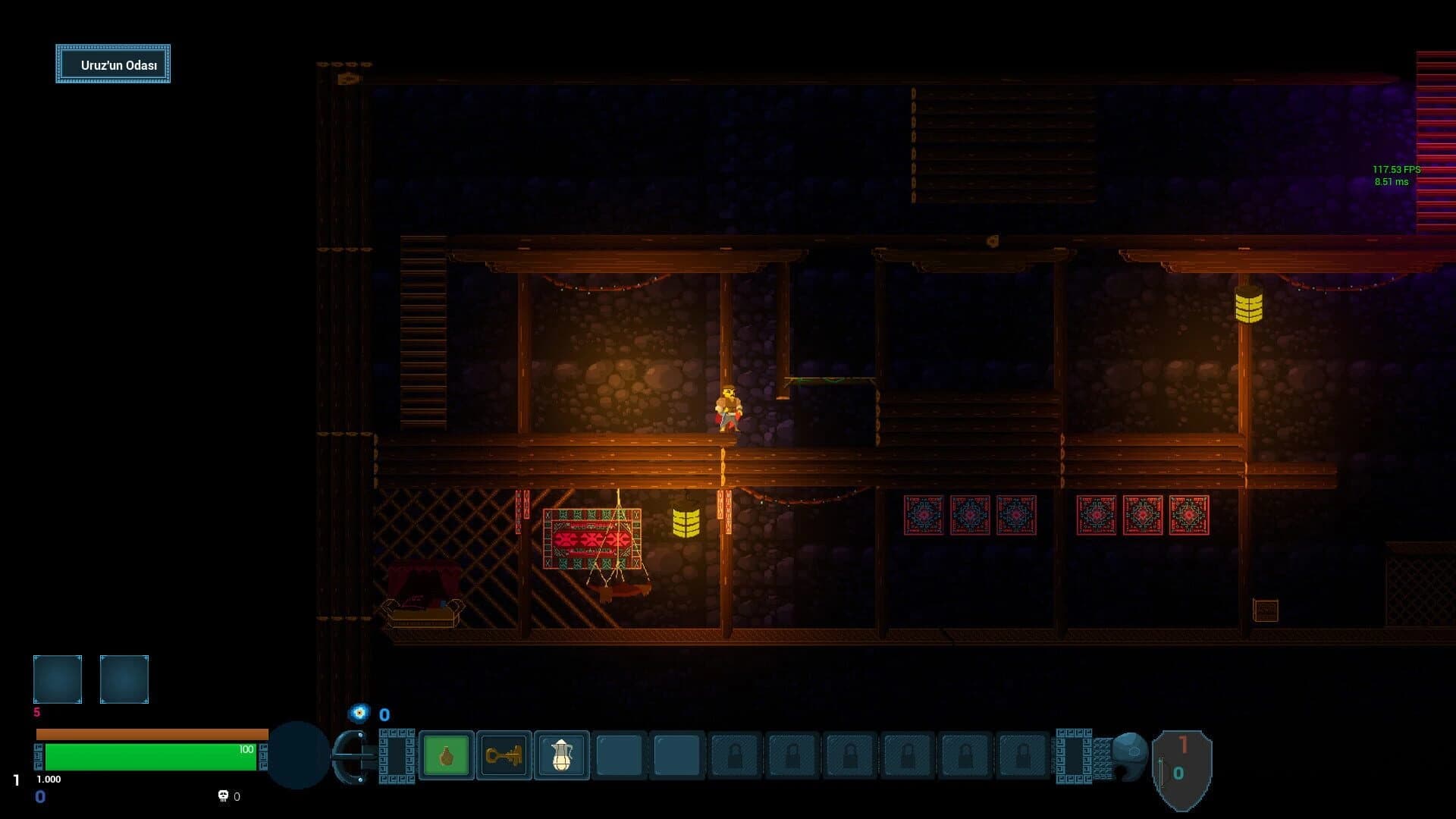Click the Uruz'un Odası room title banner
Screen dimensions: 1456x819
pyautogui.click(x=112, y=64)
